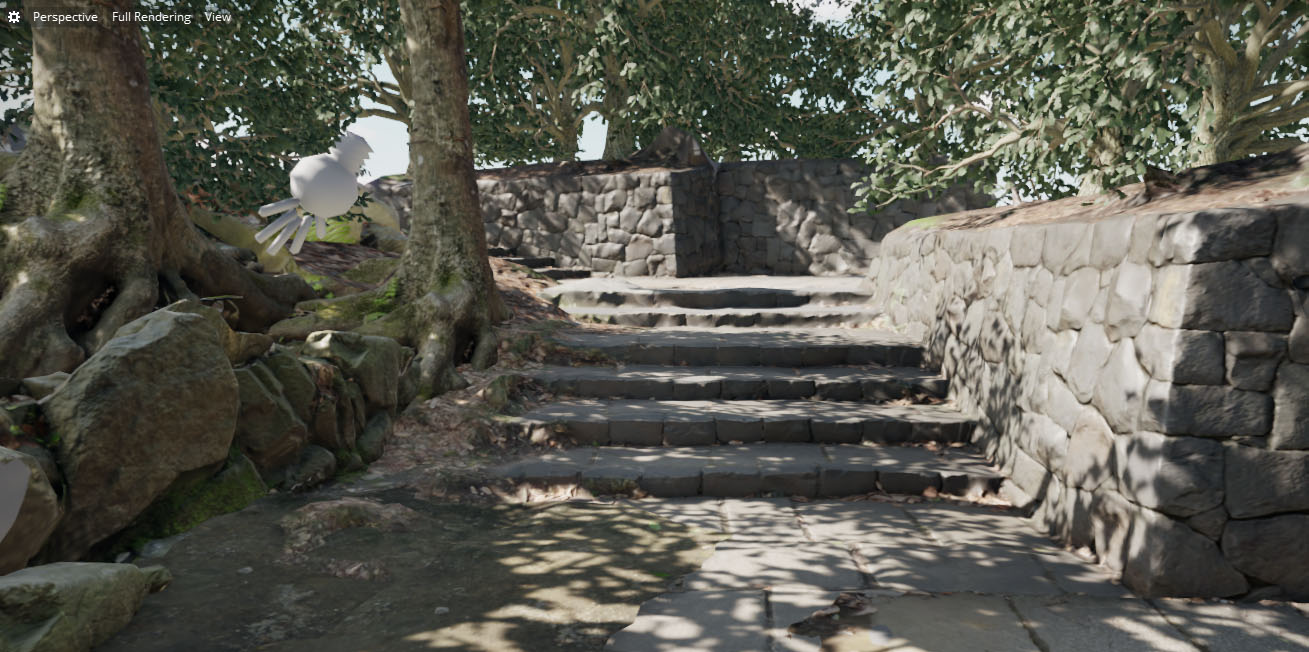This screenshot has height=652, width=1309.
Task: Open the viewport settings gear icon
Action: 14,17
